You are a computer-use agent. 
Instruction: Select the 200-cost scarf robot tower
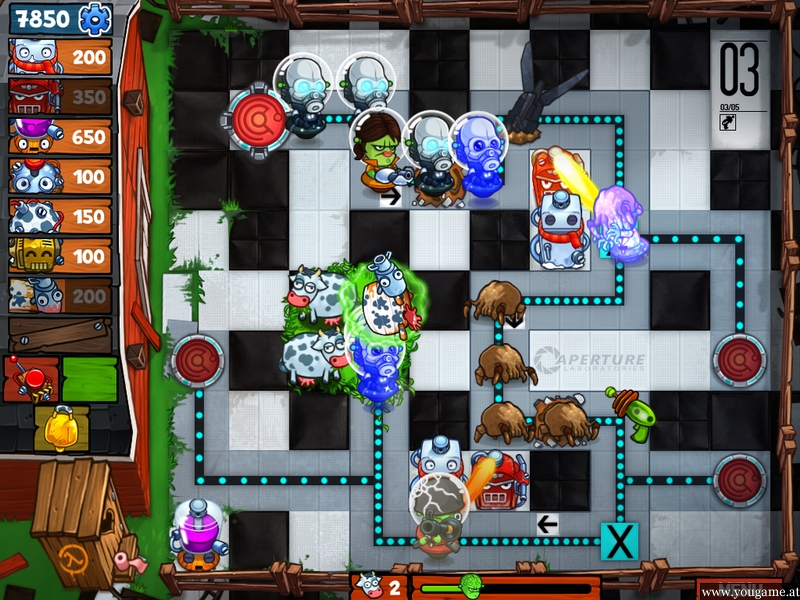coord(60,57)
